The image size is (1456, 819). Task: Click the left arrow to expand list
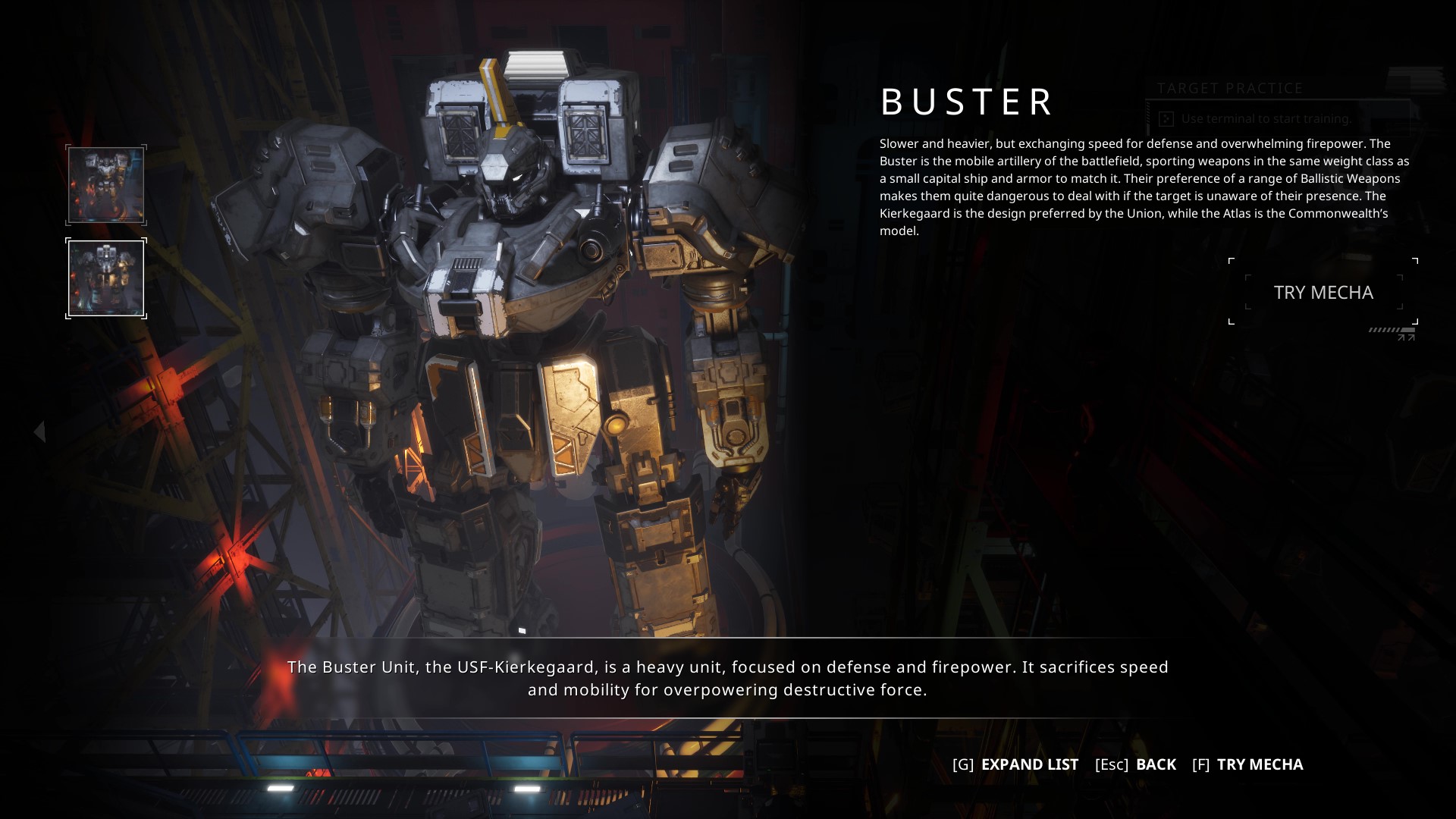point(39,431)
